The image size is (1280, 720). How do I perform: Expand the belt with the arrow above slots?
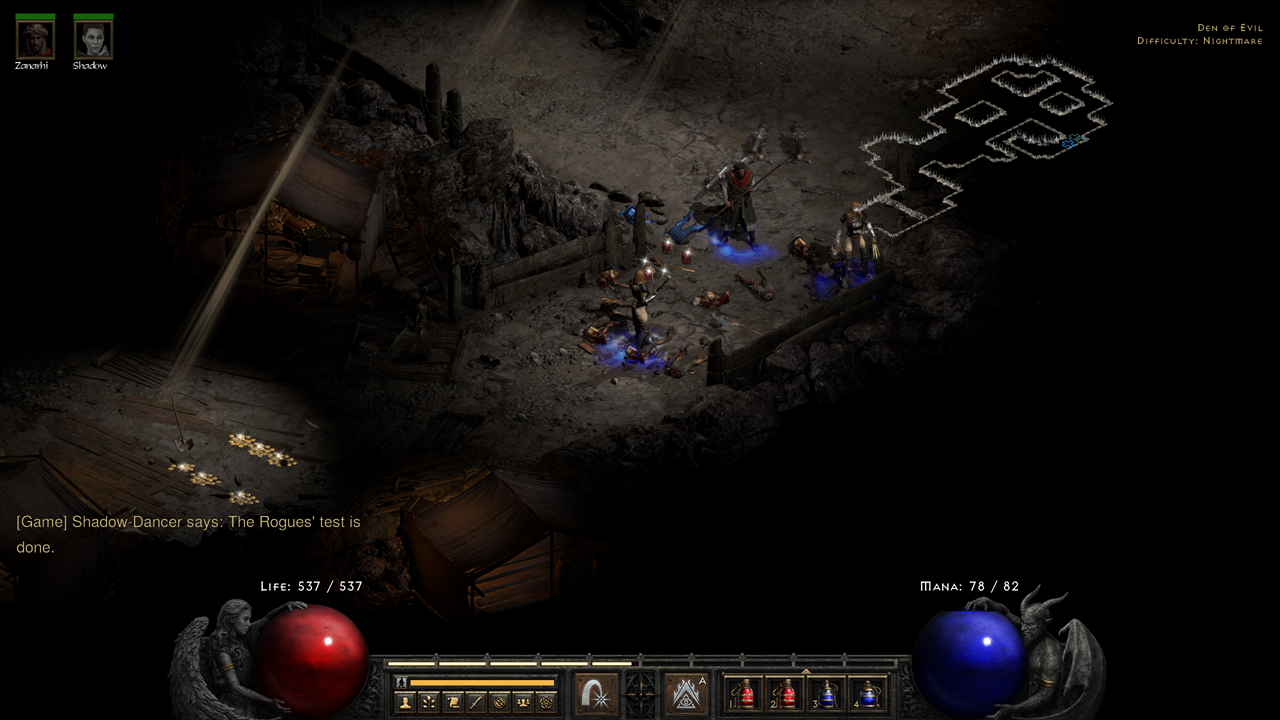click(804, 670)
